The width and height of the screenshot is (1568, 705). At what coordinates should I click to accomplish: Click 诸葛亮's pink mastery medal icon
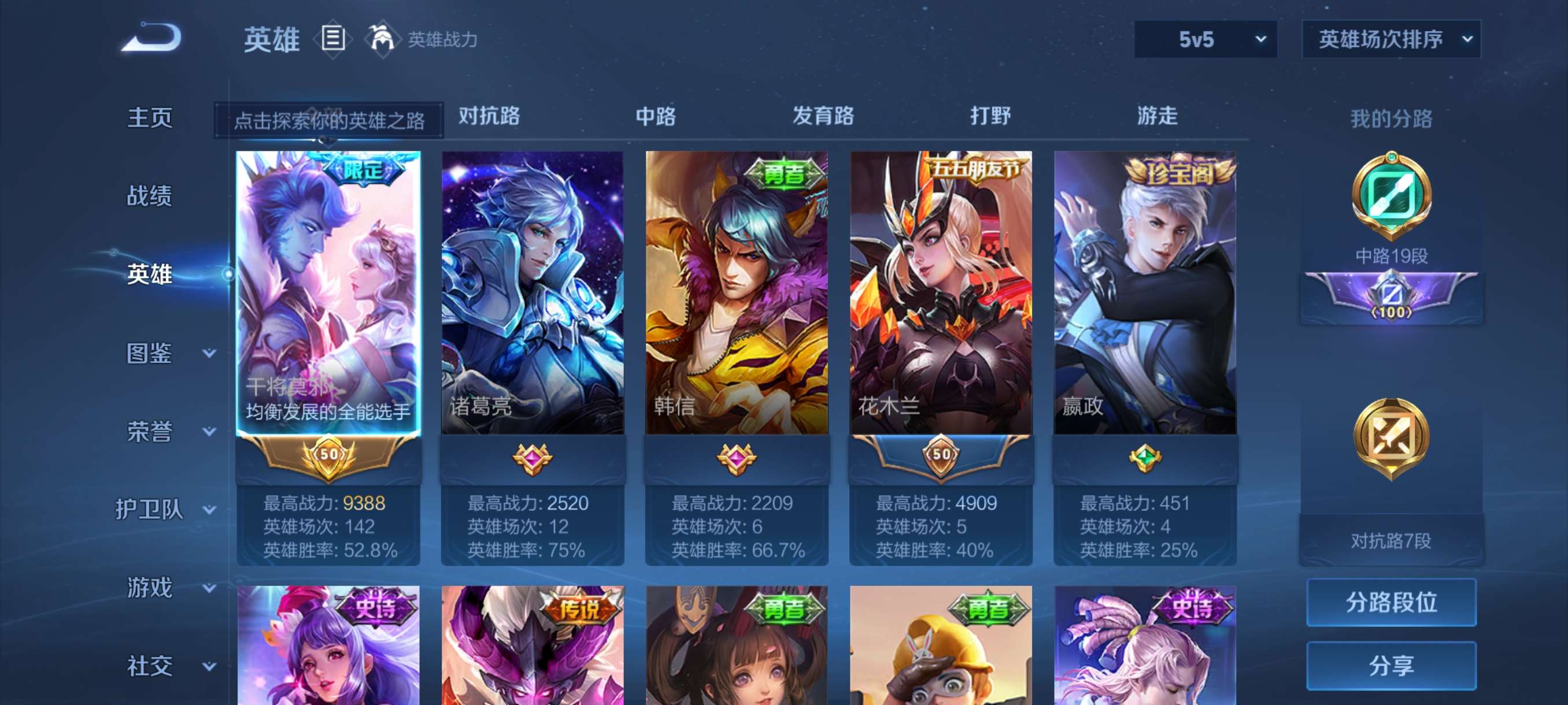531,459
